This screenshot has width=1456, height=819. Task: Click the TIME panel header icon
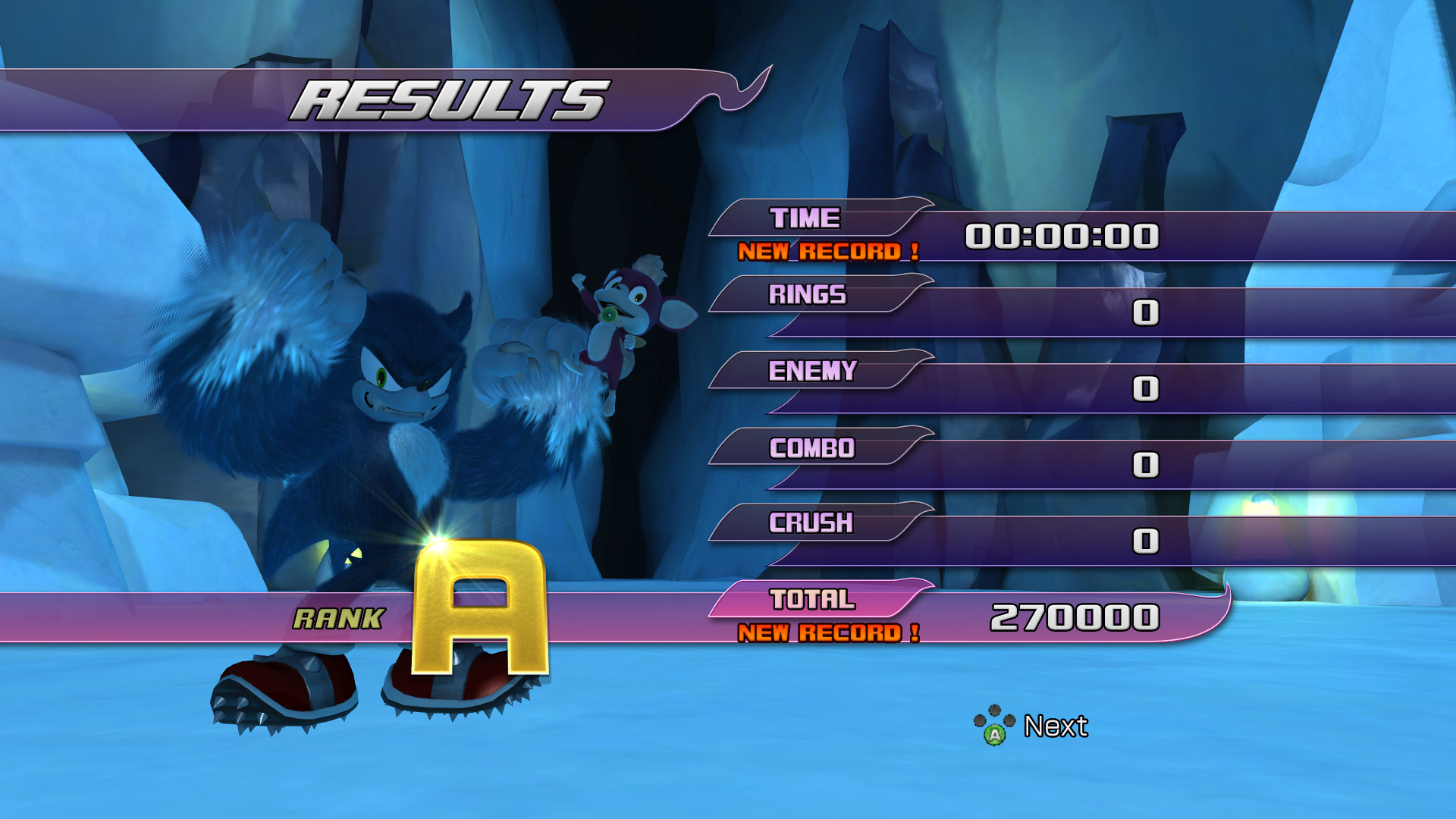(x=805, y=218)
